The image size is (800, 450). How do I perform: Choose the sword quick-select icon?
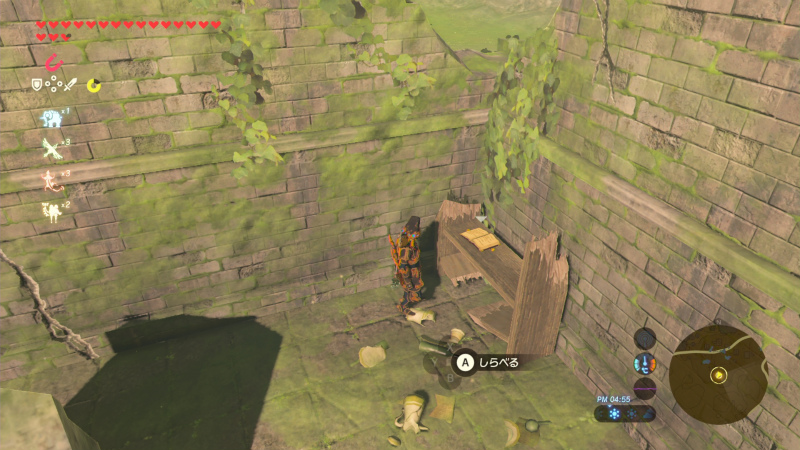(x=71, y=86)
